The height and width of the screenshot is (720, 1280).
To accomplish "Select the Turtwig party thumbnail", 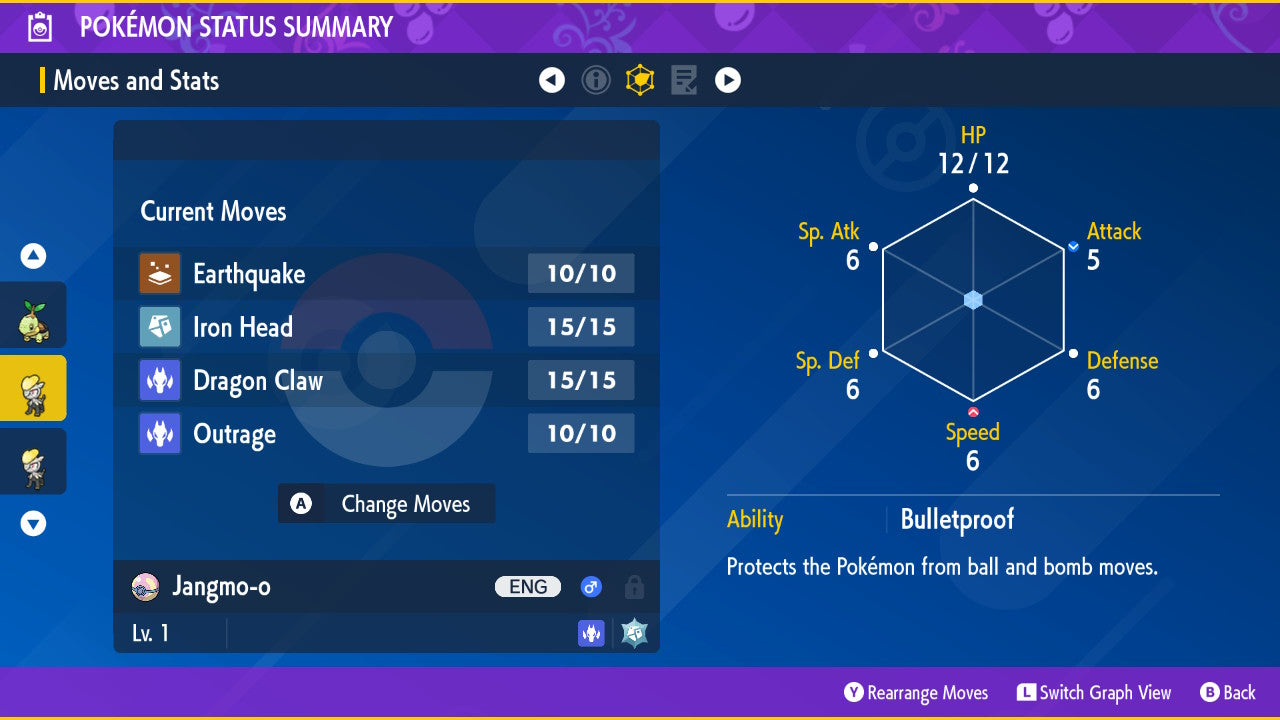I will [x=33, y=315].
